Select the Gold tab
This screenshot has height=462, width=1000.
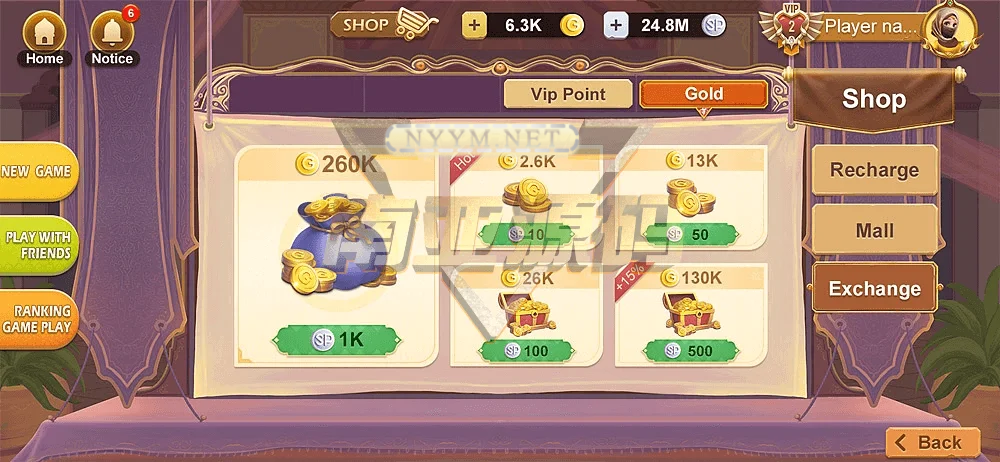coord(703,94)
